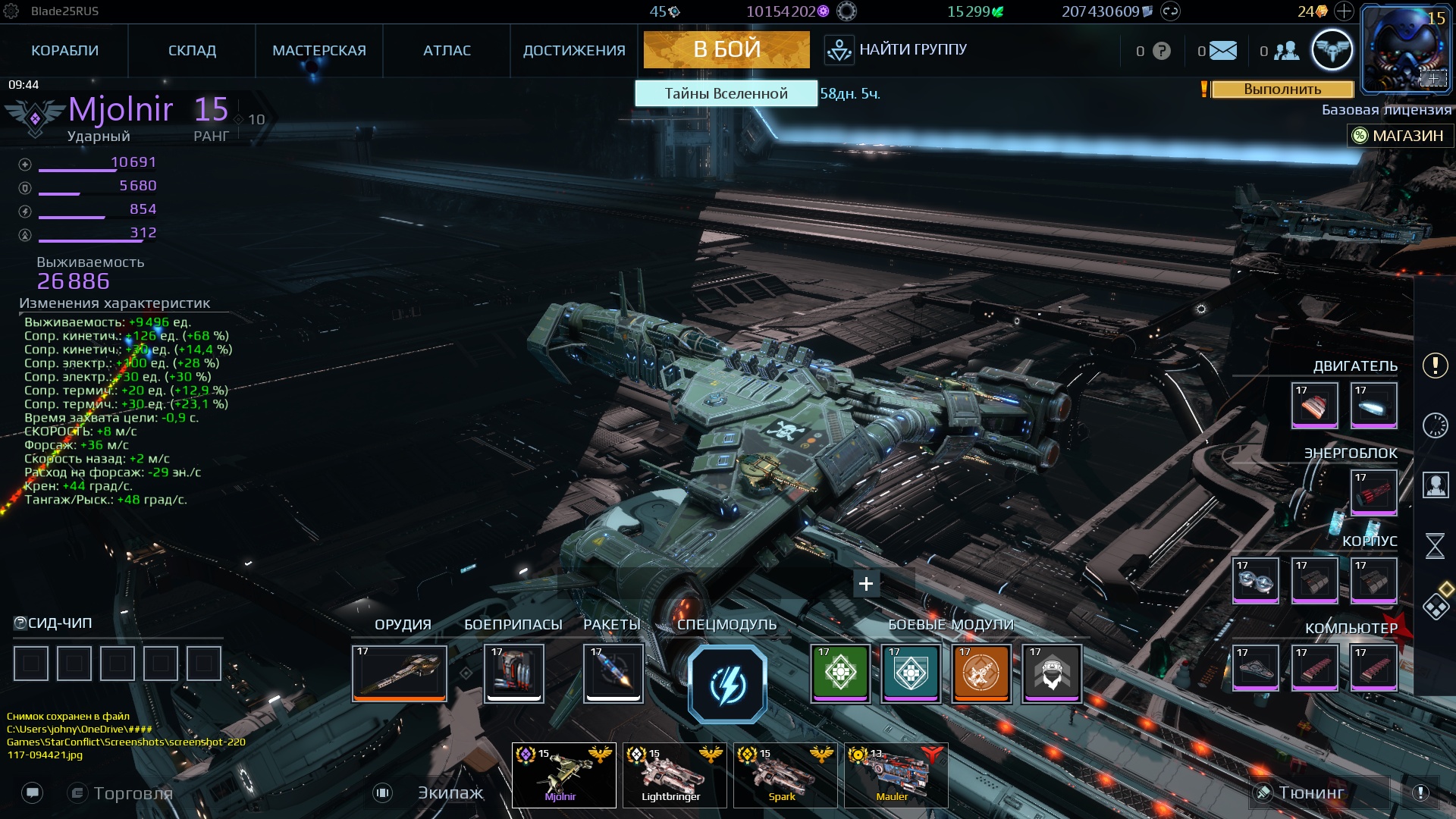
Task: Expand ship details with the center plus button
Action: tap(865, 584)
